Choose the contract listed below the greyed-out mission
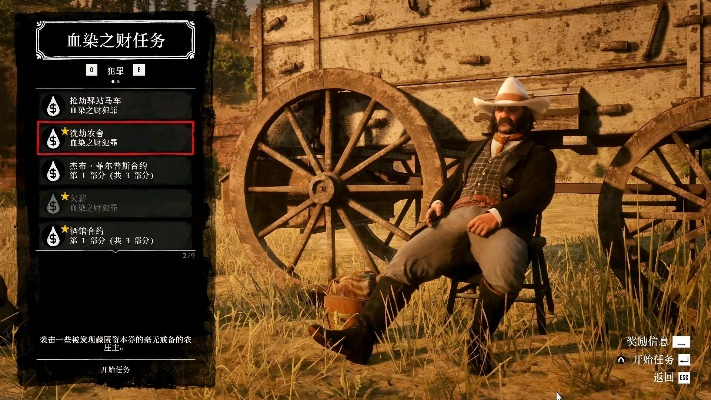Image resolution: width=711 pixels, height=400 pixels. click(115, 236)
